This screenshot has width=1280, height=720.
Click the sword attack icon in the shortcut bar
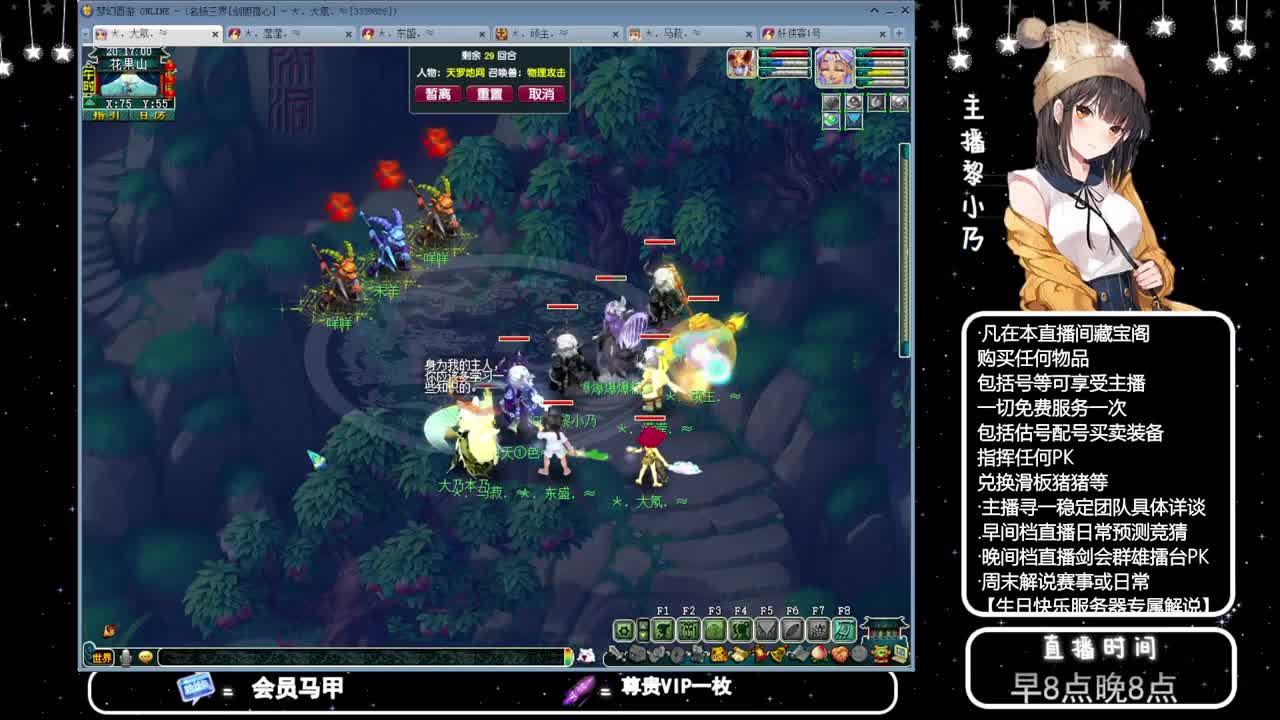(616, 654)
